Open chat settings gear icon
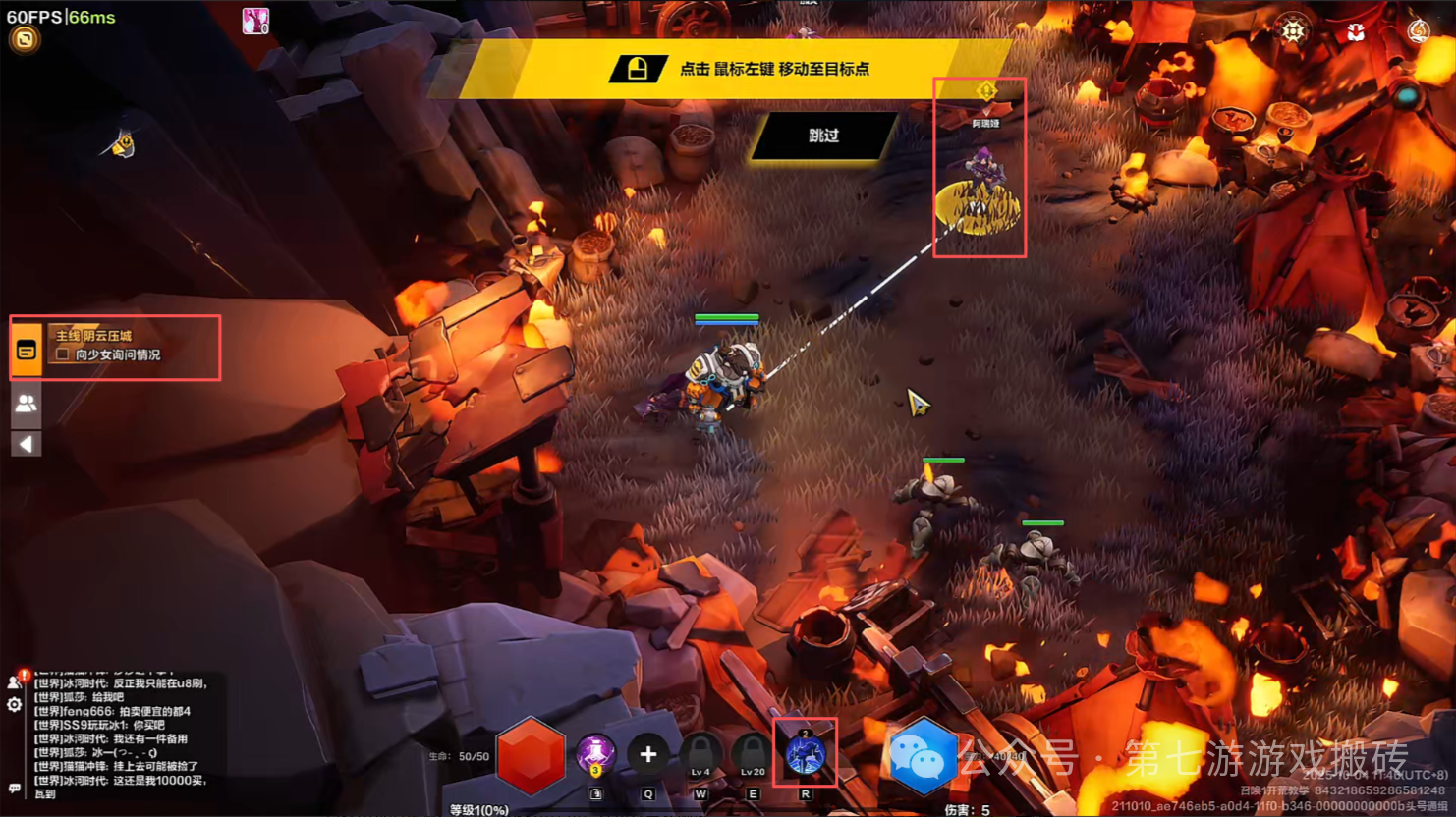This screenshot has height=817, width=1456. 15,705
